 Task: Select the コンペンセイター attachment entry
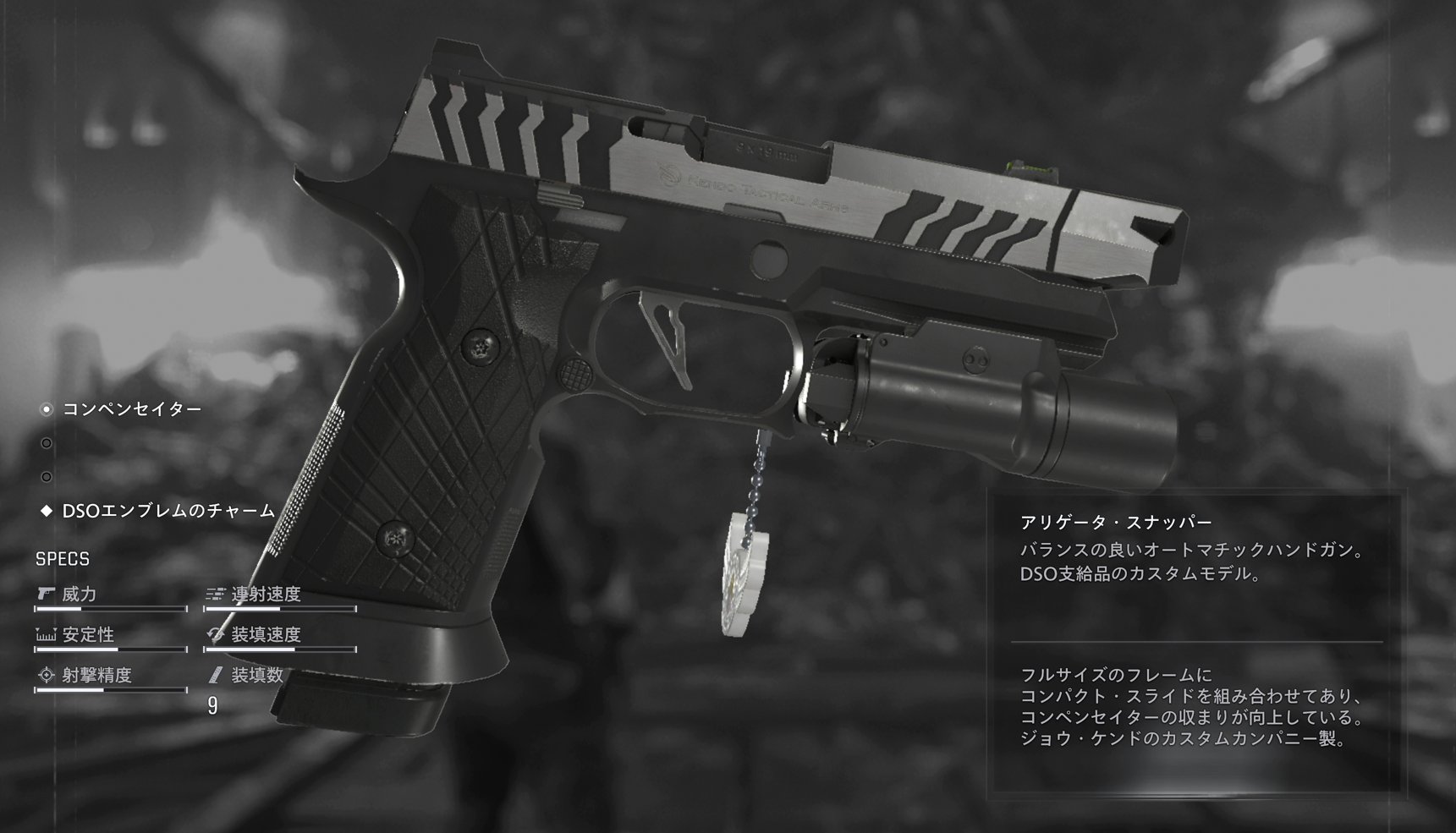click(x=132, y=409)
